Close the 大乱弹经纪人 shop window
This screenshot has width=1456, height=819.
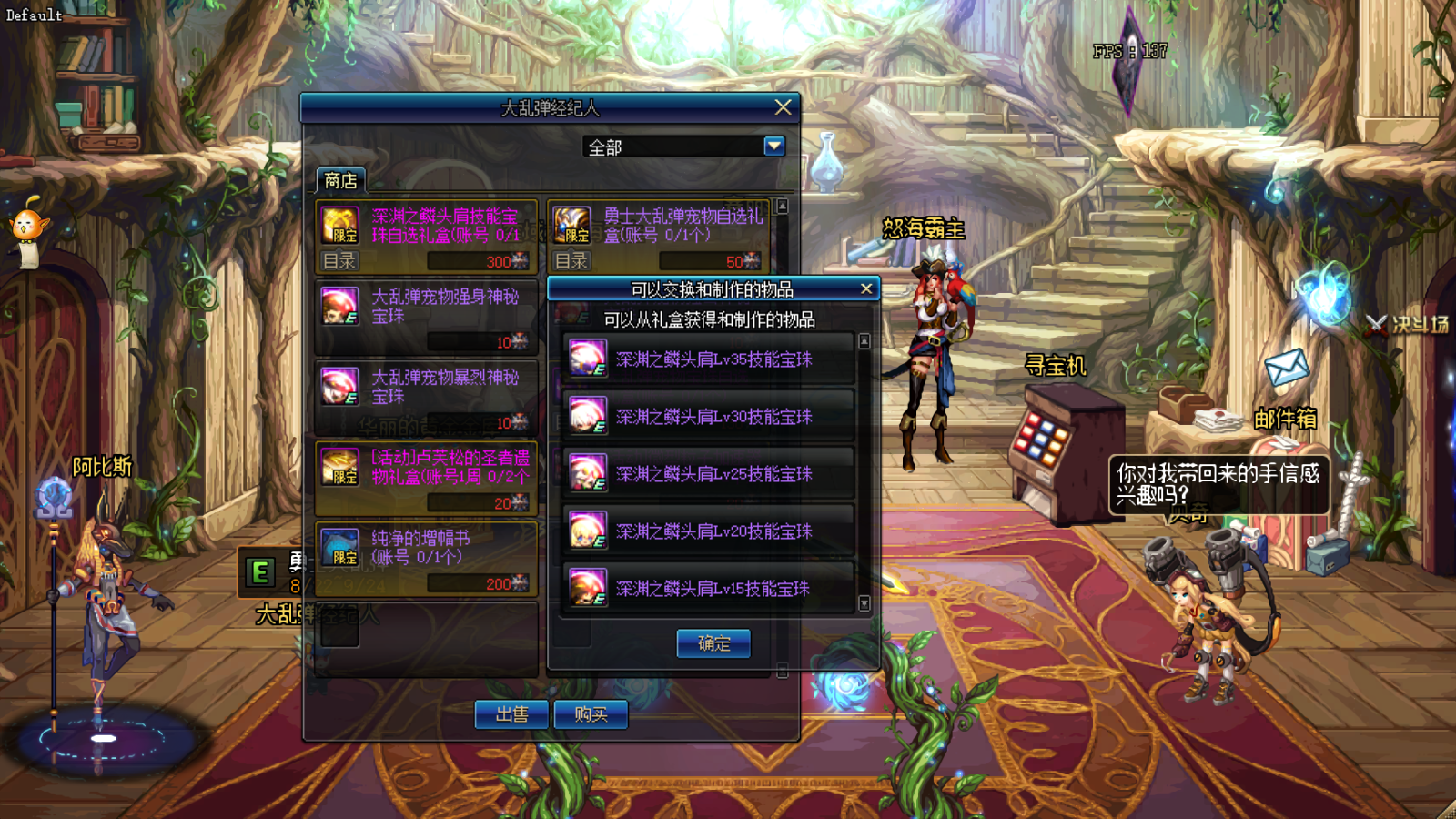coord(783,107)
